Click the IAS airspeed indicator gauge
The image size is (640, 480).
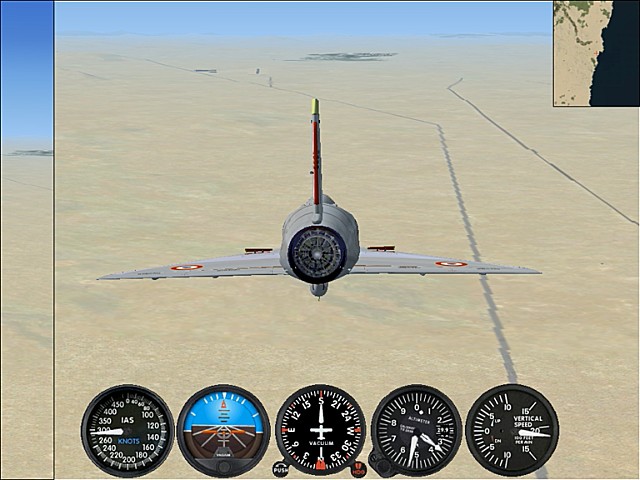pos(127,430)
